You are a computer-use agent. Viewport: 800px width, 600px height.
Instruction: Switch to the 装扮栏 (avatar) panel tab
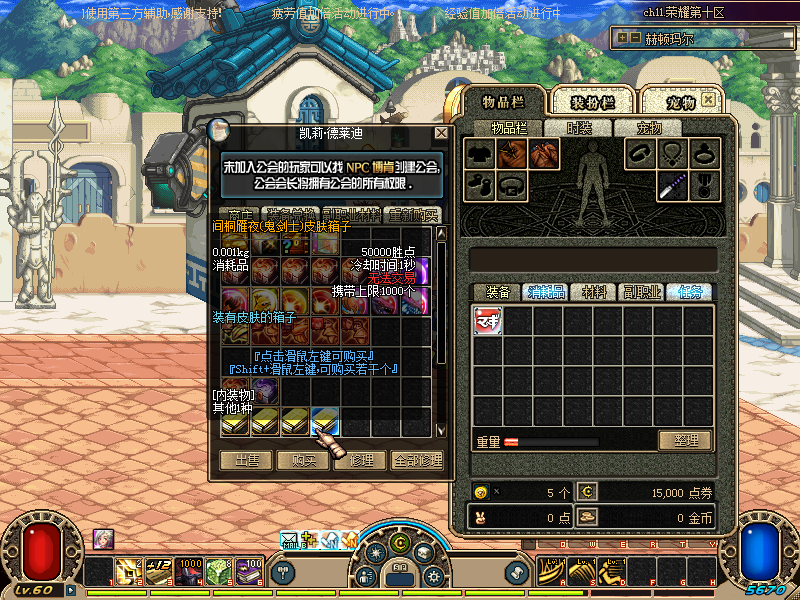[592, 103]
